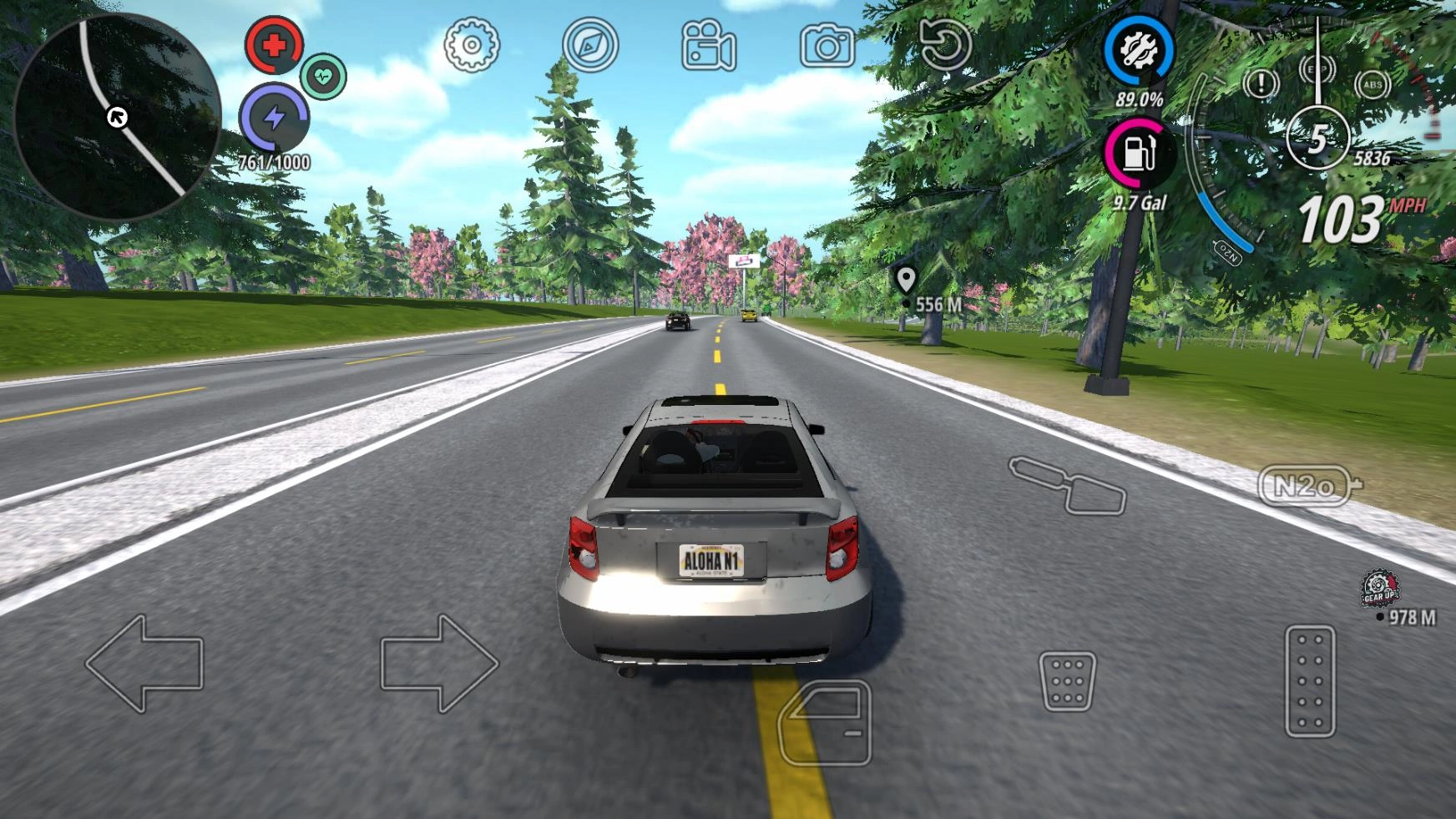The width and height of the screenshot is (1456, 819).
Task: Reset the car with circular arrow icon
Action: tap(945, 45)
